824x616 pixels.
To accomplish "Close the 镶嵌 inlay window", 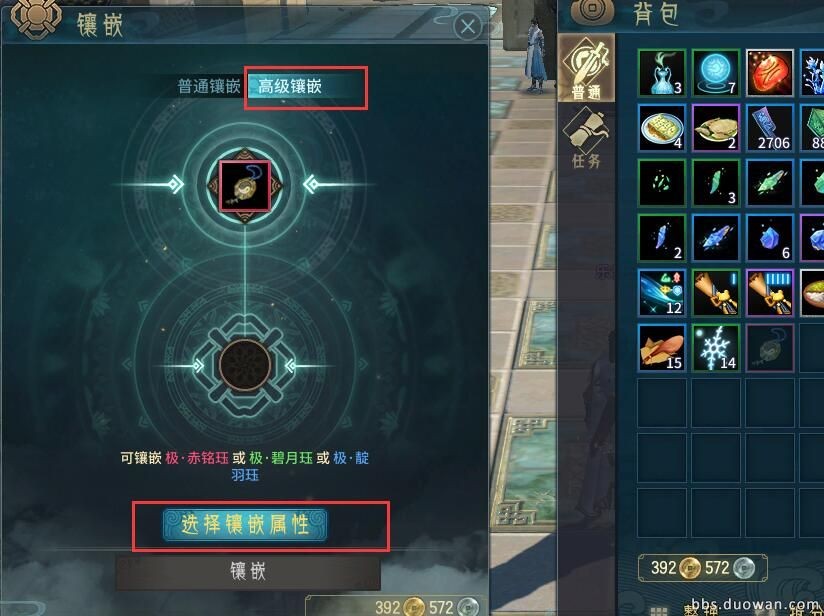I will coord(467,27).
